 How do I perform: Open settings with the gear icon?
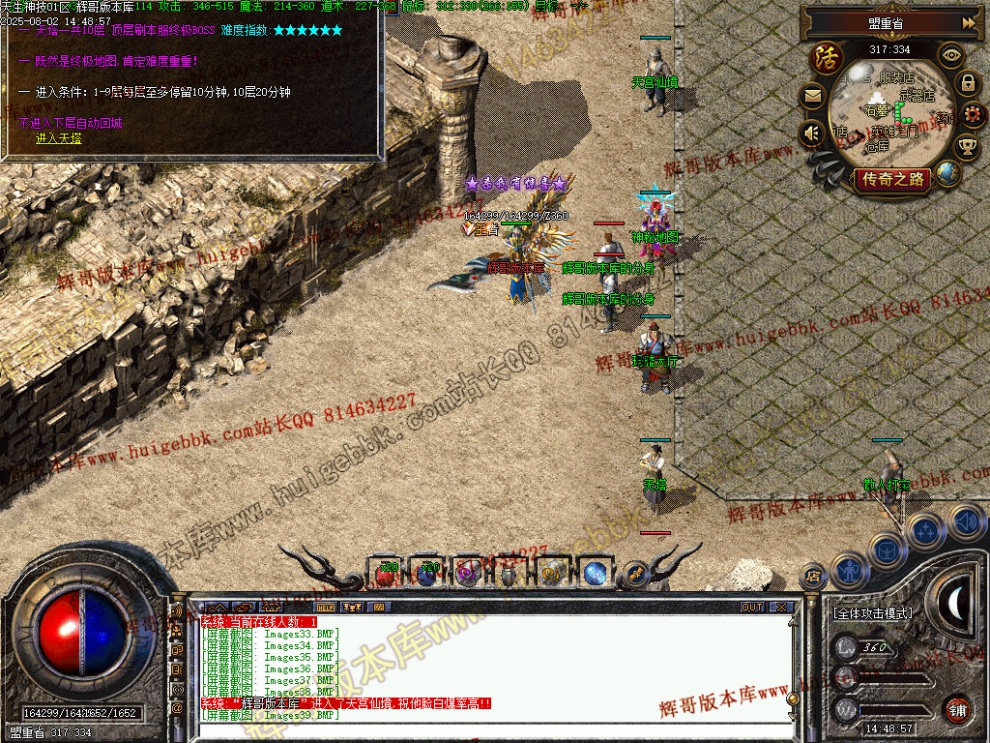pos(973,116)
